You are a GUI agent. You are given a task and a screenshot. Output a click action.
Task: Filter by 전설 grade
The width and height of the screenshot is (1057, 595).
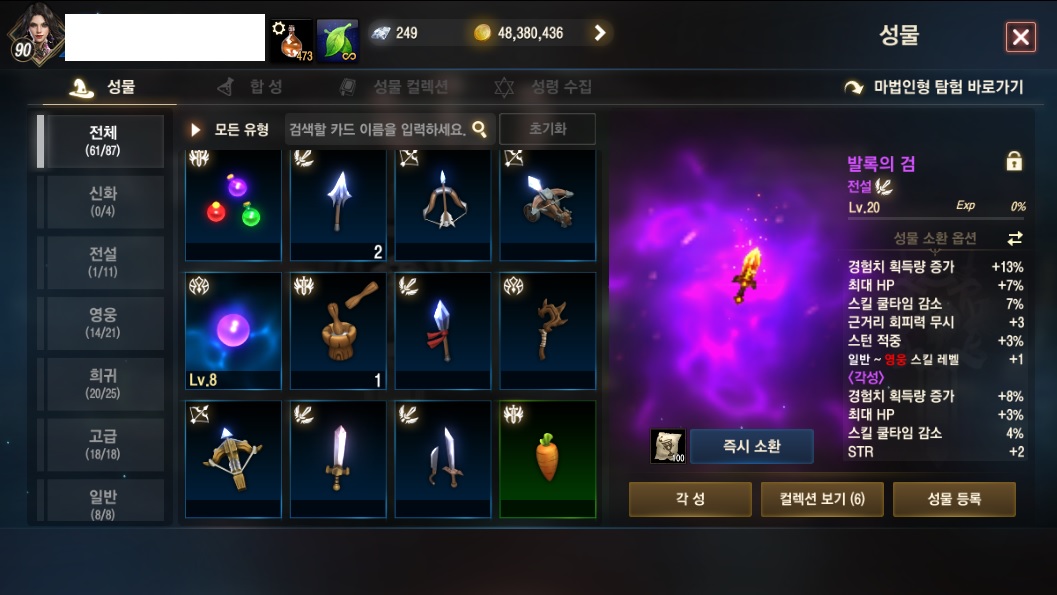[x=102, y=263]
